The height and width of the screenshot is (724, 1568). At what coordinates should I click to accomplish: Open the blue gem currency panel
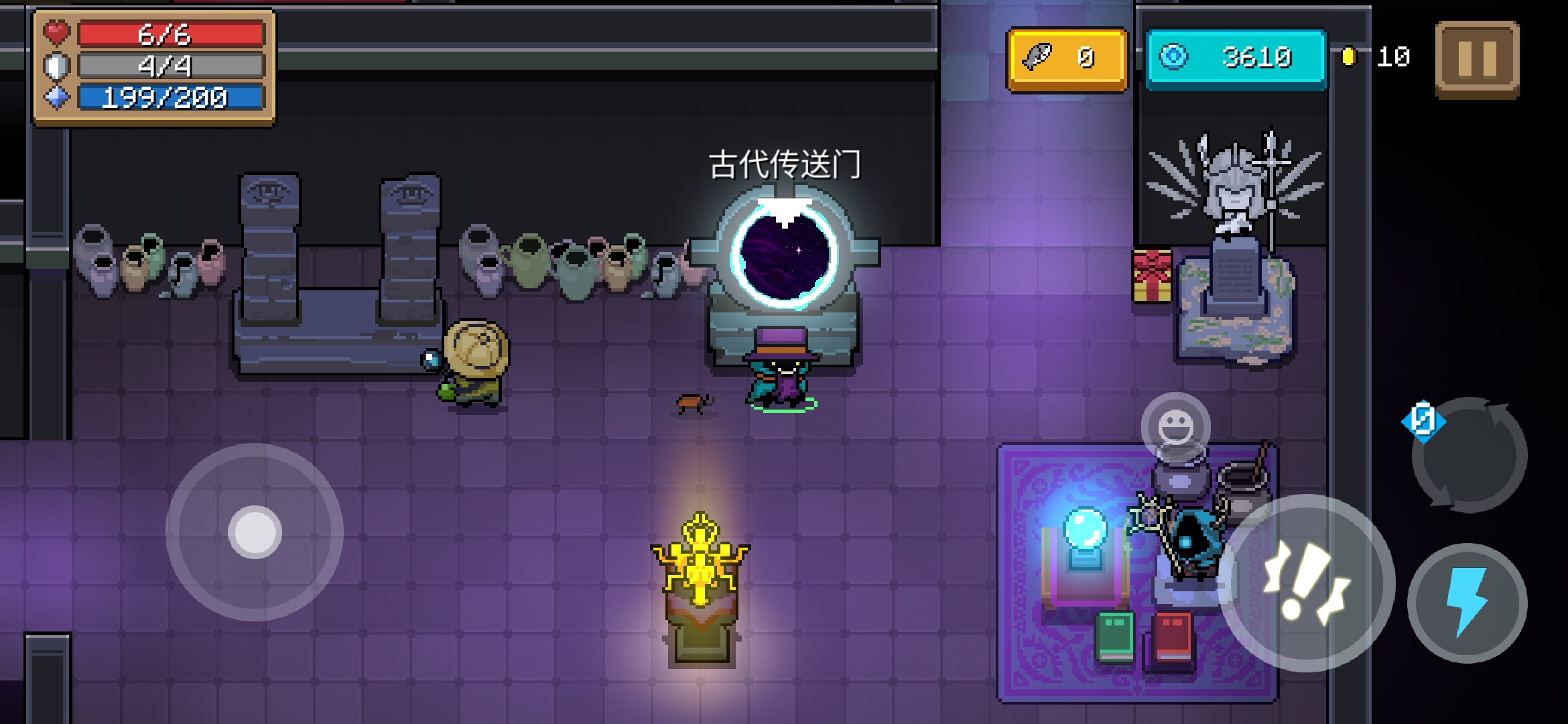[x=1236, y=59]
